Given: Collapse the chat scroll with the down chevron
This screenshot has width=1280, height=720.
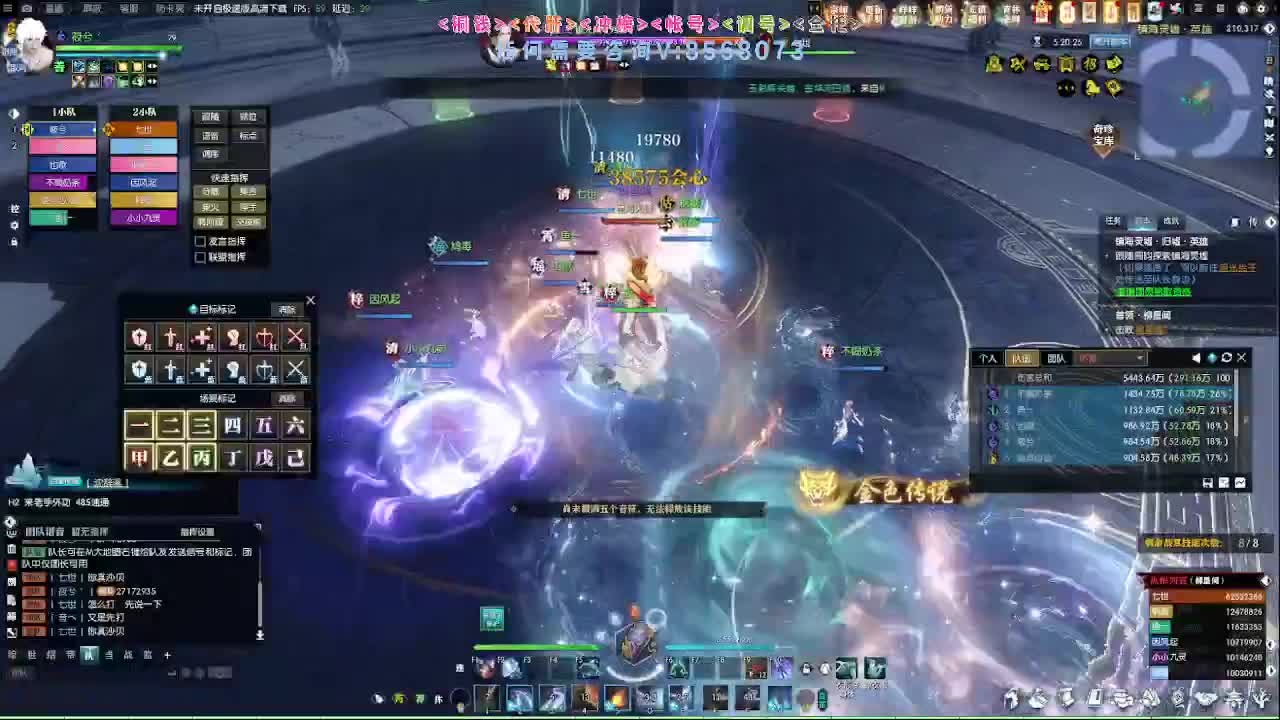Looking at the screenshot, I should pos(260,634).
